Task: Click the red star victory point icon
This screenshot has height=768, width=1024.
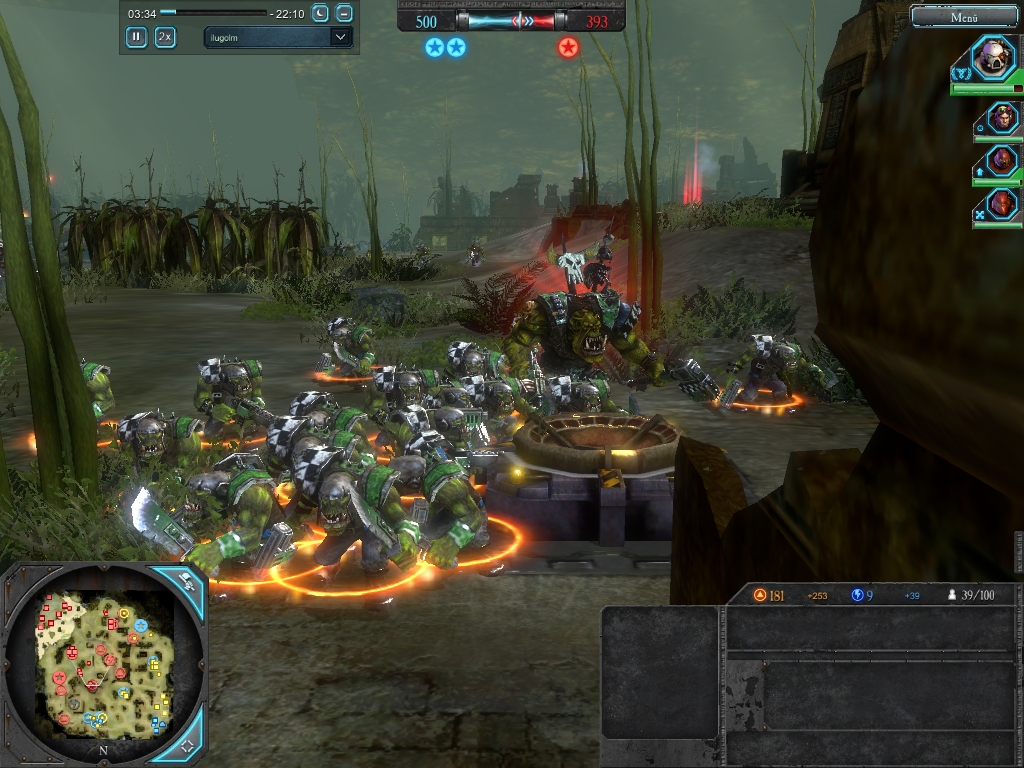Action: 568,47
